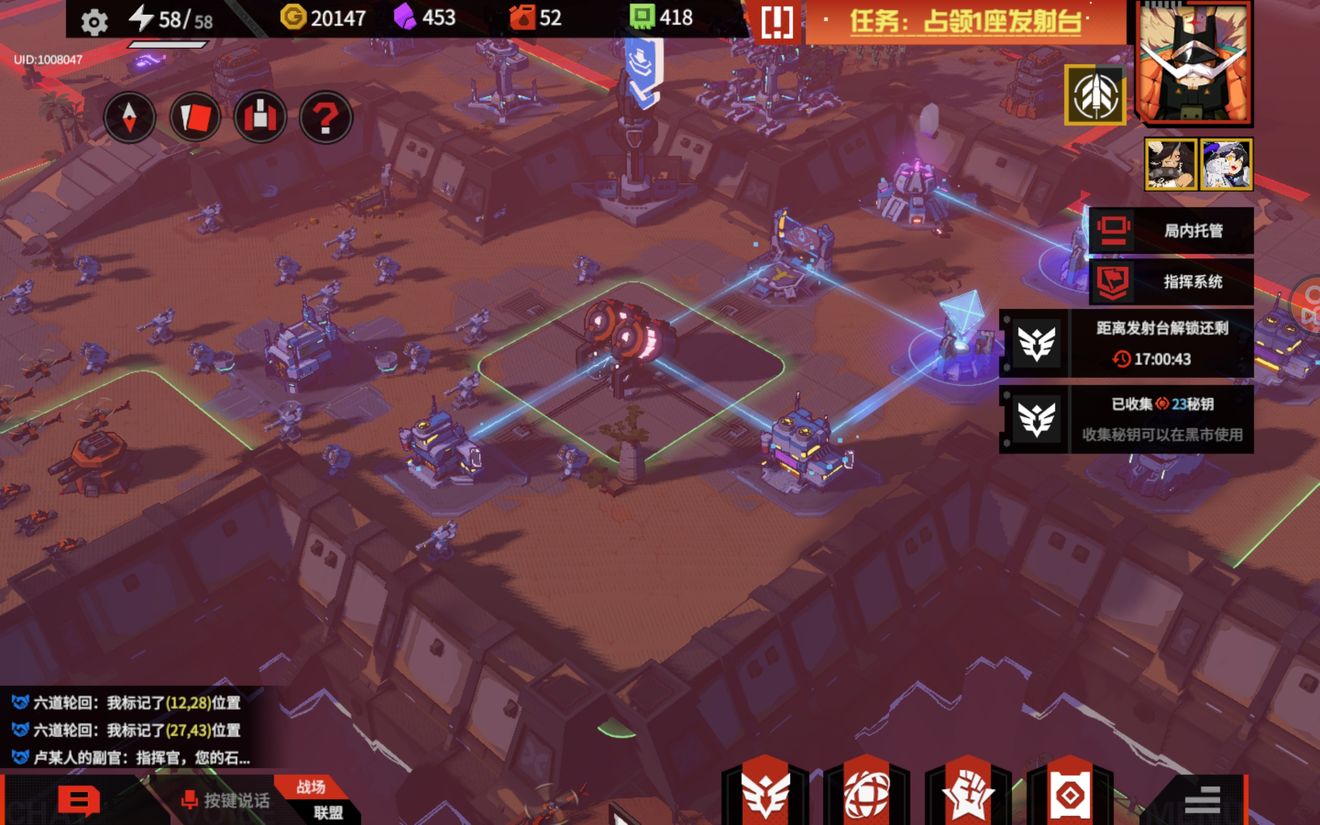Expand the hamburger menu at bottom right
The image size is (1320, 825).
[1202, 800]
